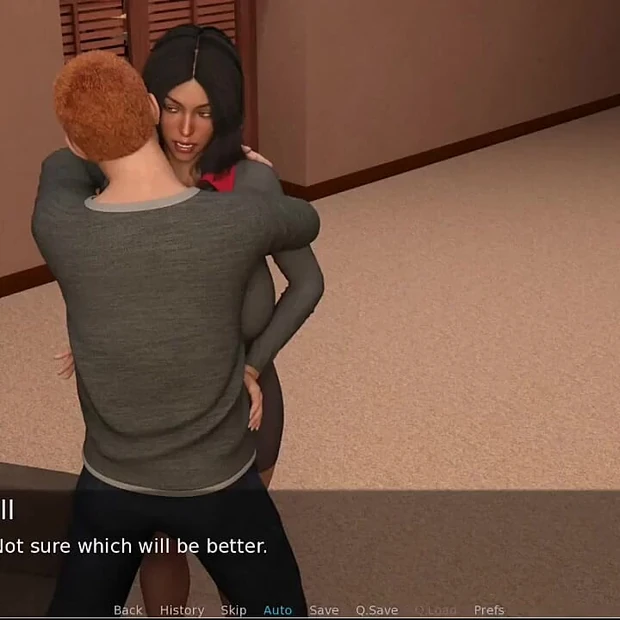Screen dimensions: 620x620
Task: Open the Save game screen
Action: point(324,610)
